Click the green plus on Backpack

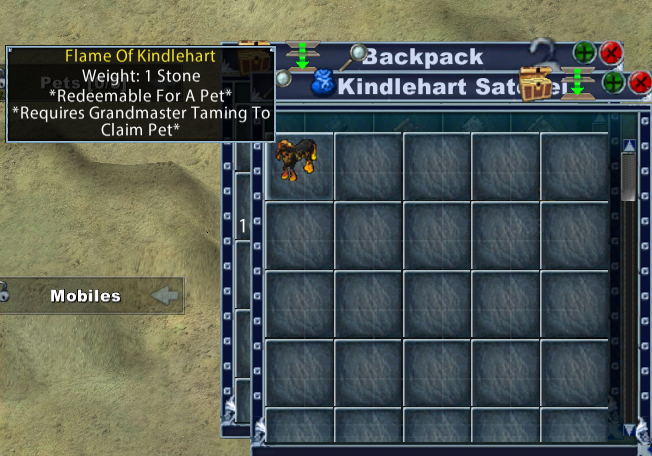[x=584, y=52]
